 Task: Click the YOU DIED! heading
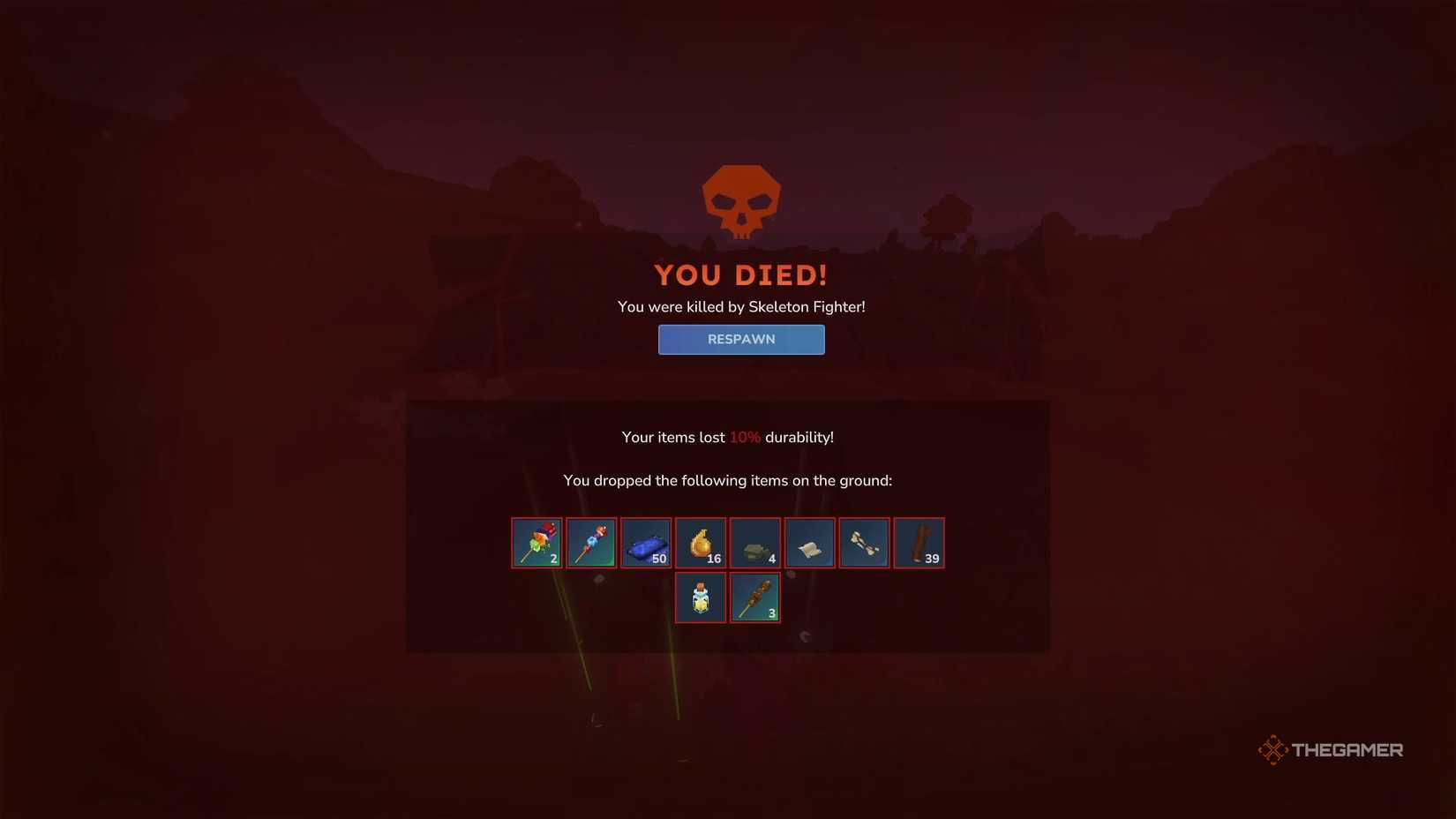741,274
